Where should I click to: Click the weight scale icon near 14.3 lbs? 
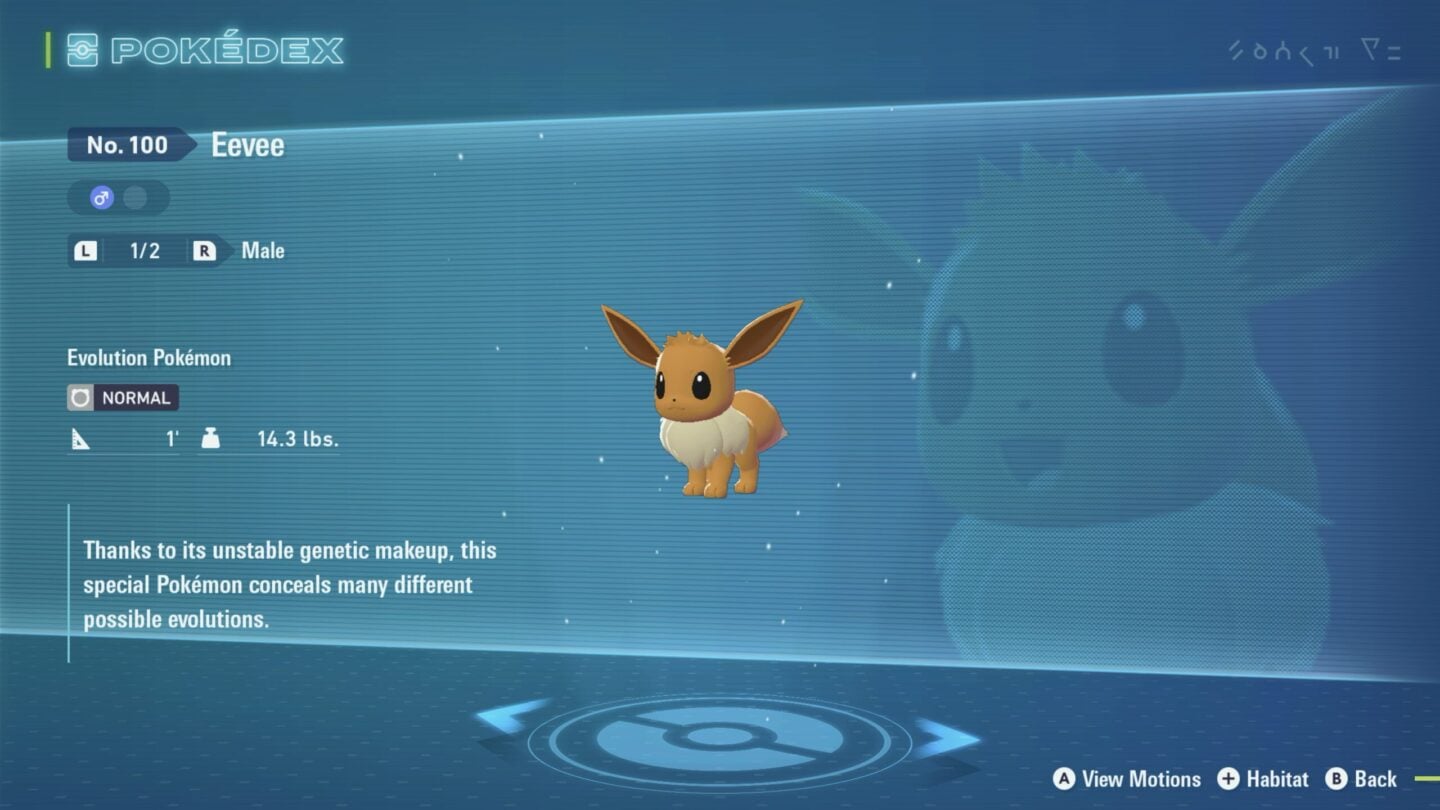pyautogui.click(x=211, y=437)
